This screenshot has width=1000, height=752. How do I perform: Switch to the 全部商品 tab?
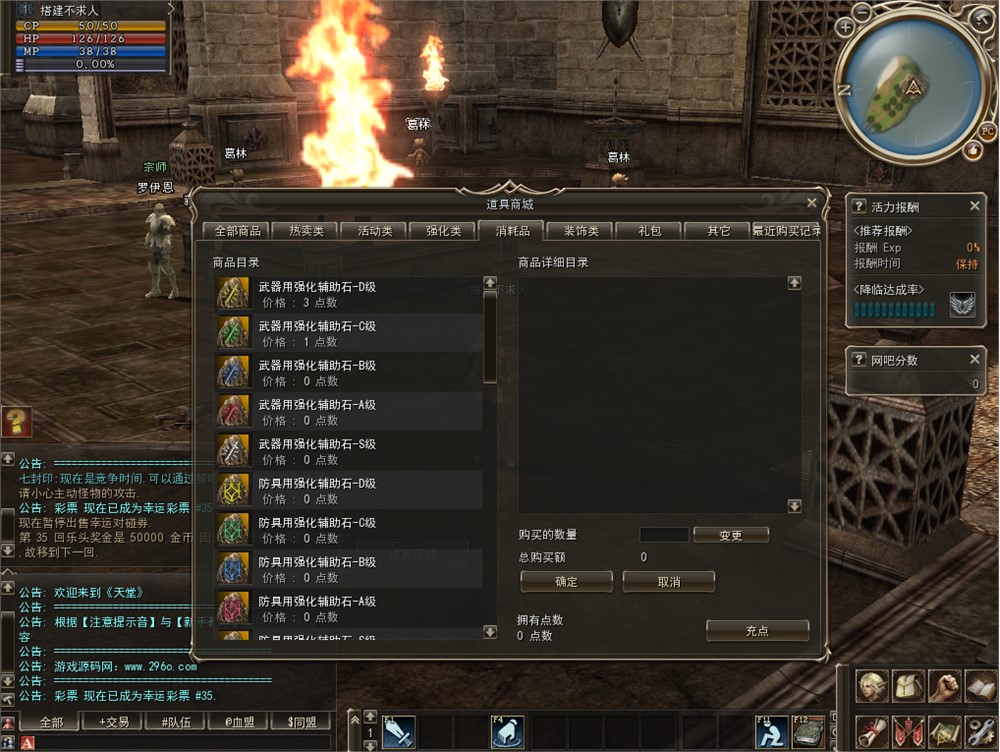pyautogui.click(x=237, y=231)
